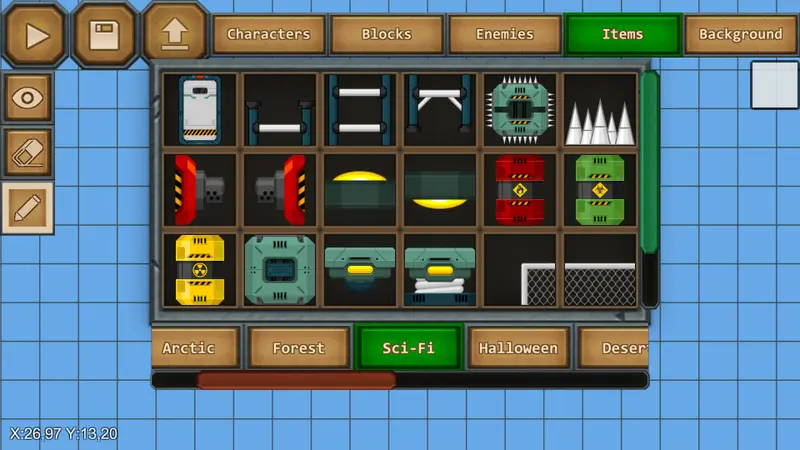Activate the pencil drawing tool

point(28,207)
